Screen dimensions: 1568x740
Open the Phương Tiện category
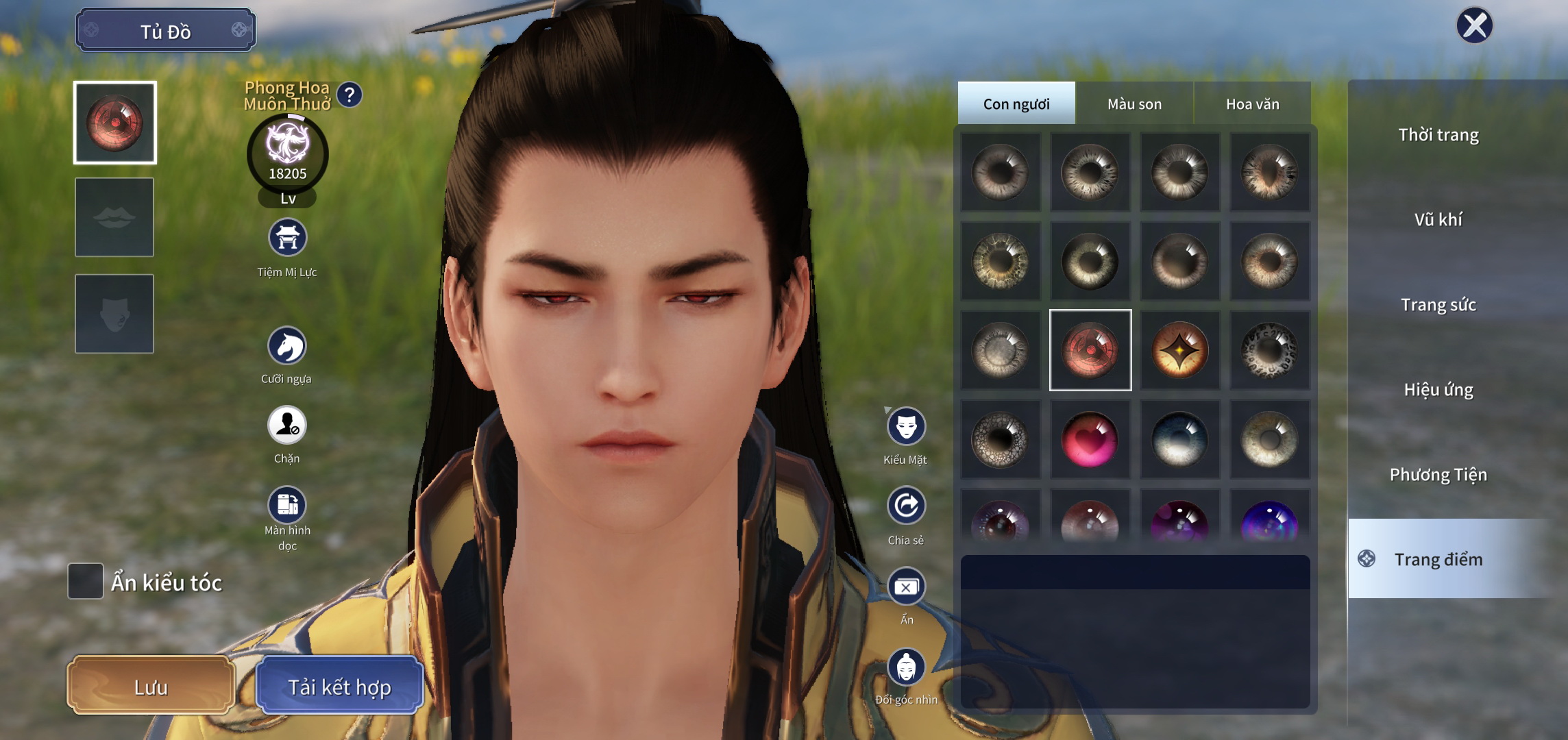tap(1440, 473)
